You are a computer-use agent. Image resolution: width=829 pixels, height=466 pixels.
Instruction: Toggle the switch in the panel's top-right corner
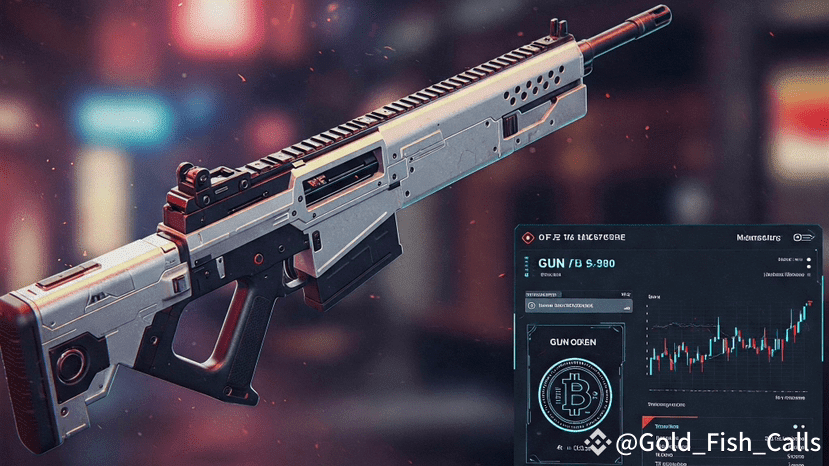click(802, 238)
